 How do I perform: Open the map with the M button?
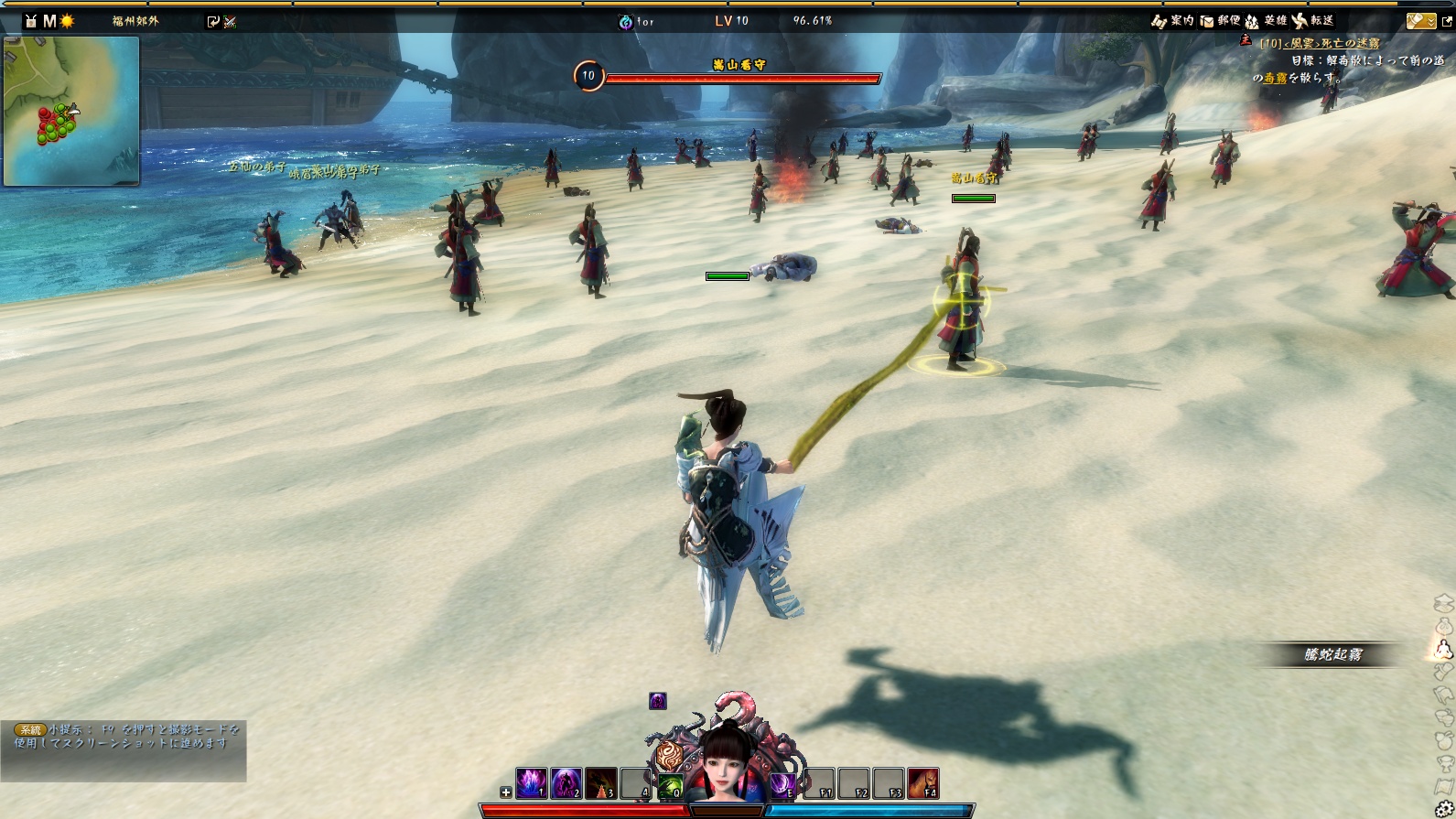(x=49, y=20)
